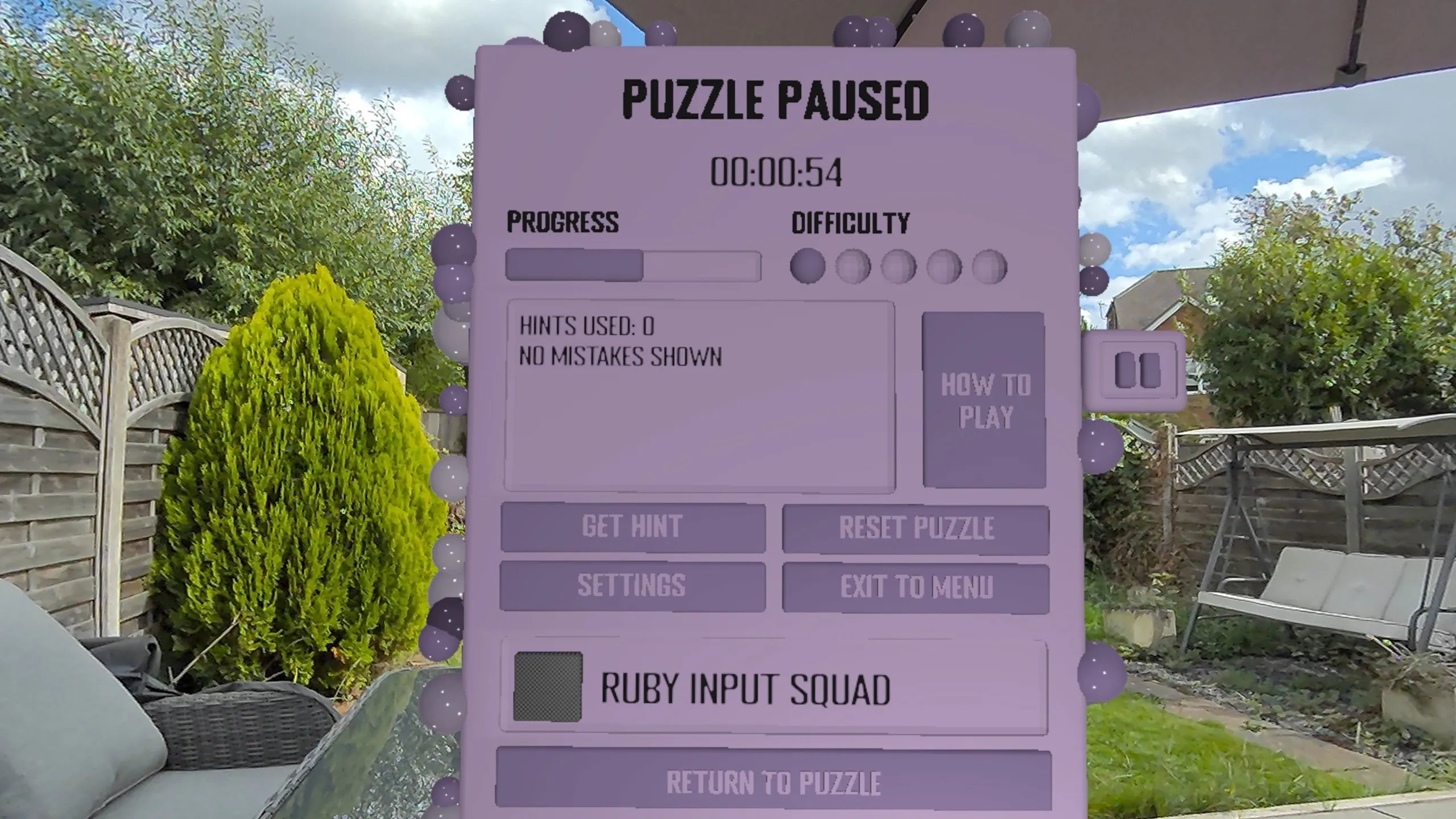Reset the puzzle

(x=916, y=528)
